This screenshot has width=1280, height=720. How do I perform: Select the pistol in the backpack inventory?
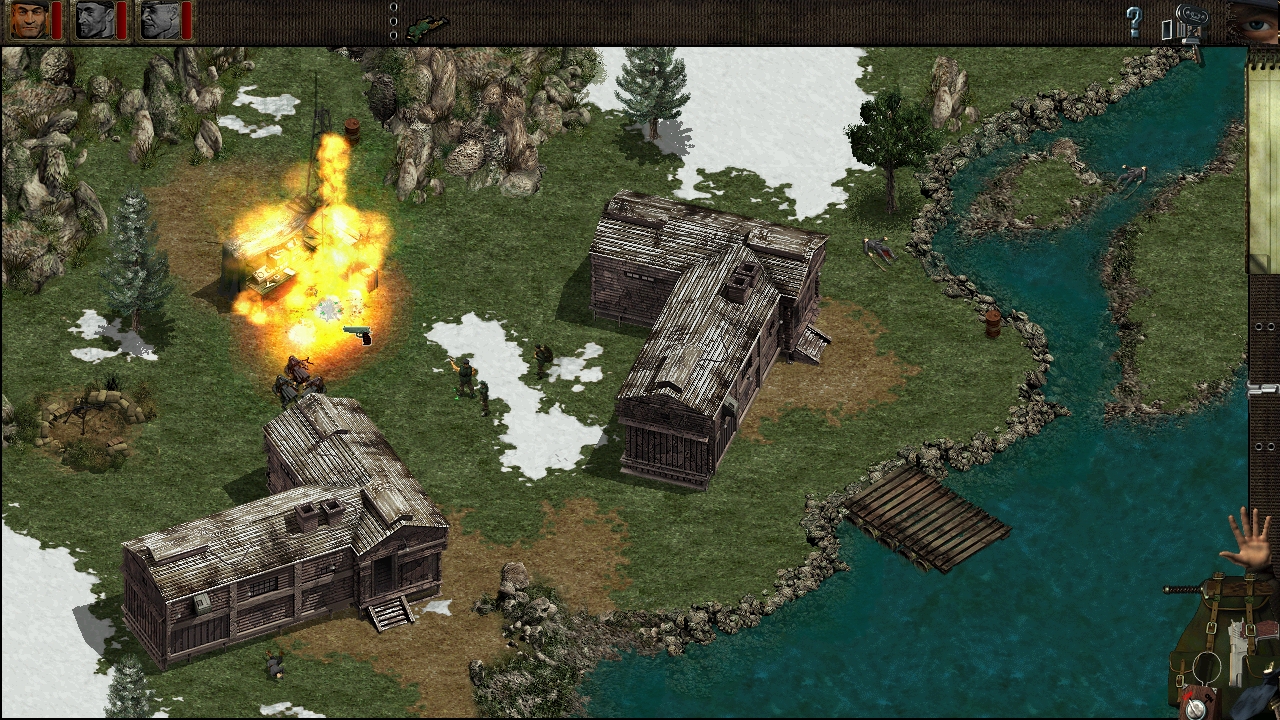click(1236, 652)
